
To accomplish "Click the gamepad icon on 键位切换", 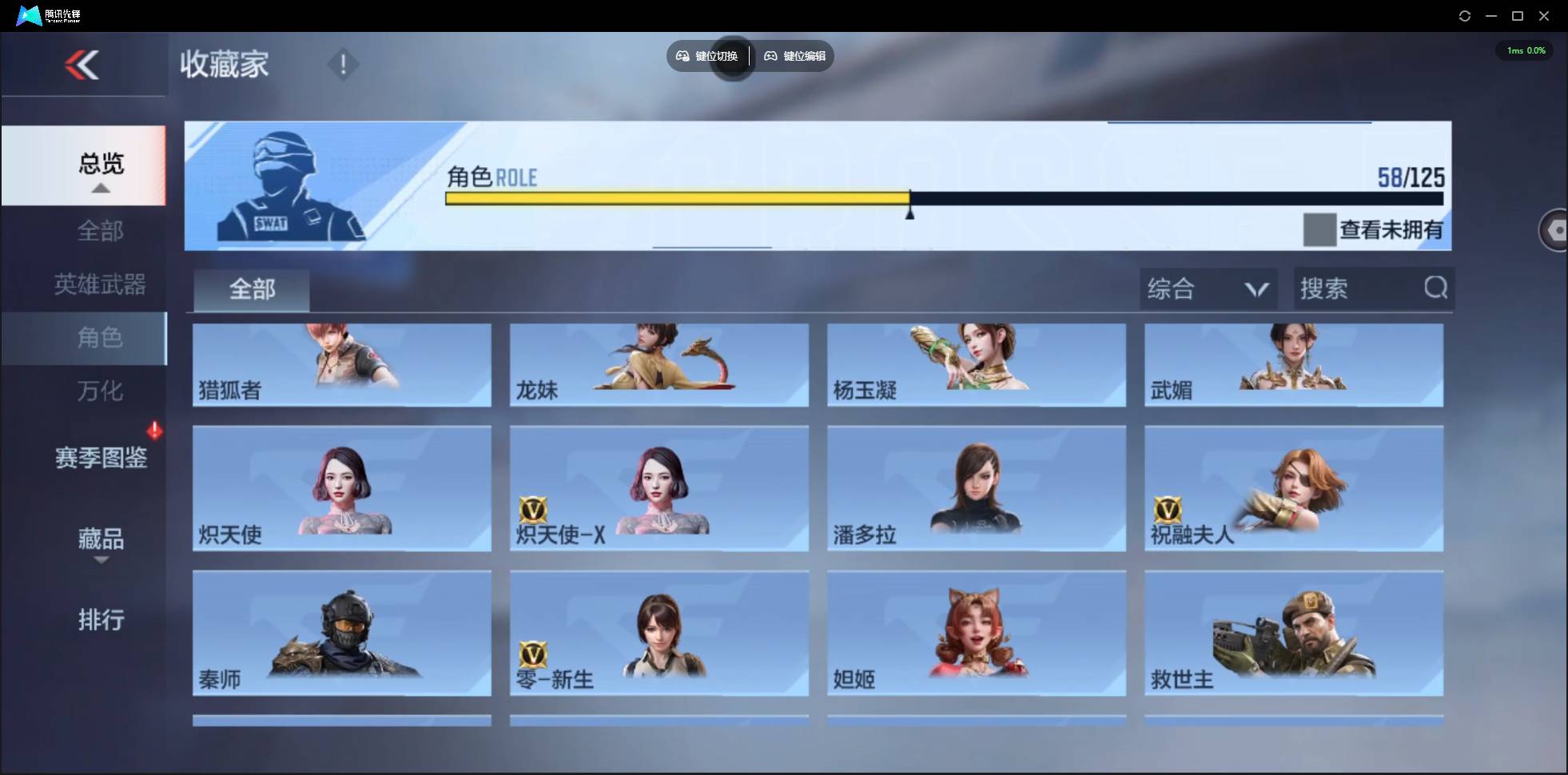I will tap(683, 56).
